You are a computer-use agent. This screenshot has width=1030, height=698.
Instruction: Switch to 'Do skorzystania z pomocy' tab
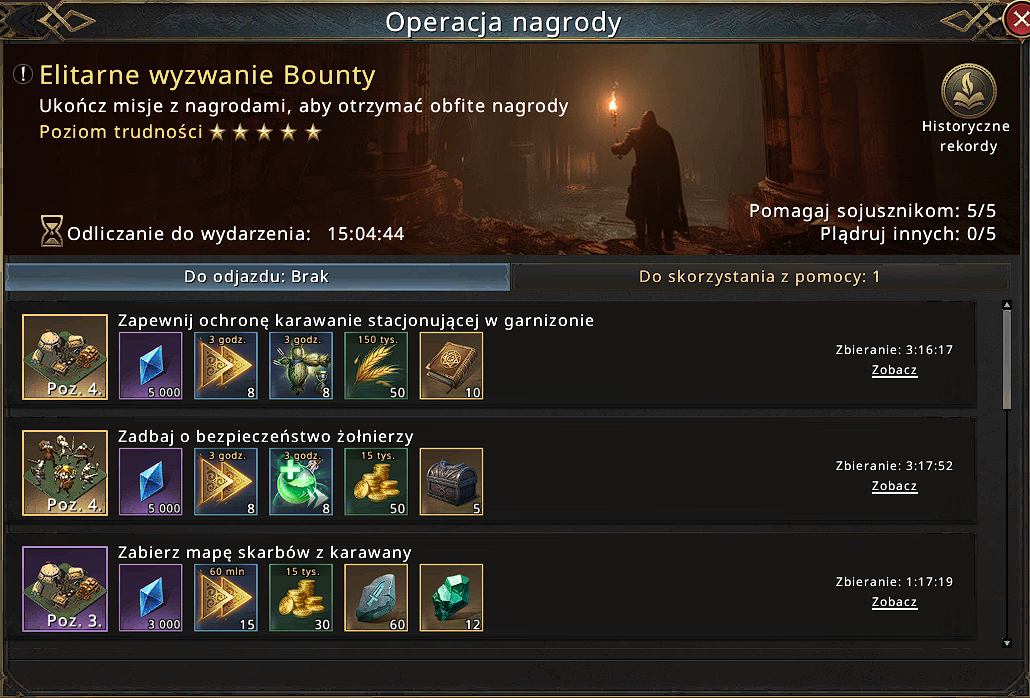click(x=760, y=277)
